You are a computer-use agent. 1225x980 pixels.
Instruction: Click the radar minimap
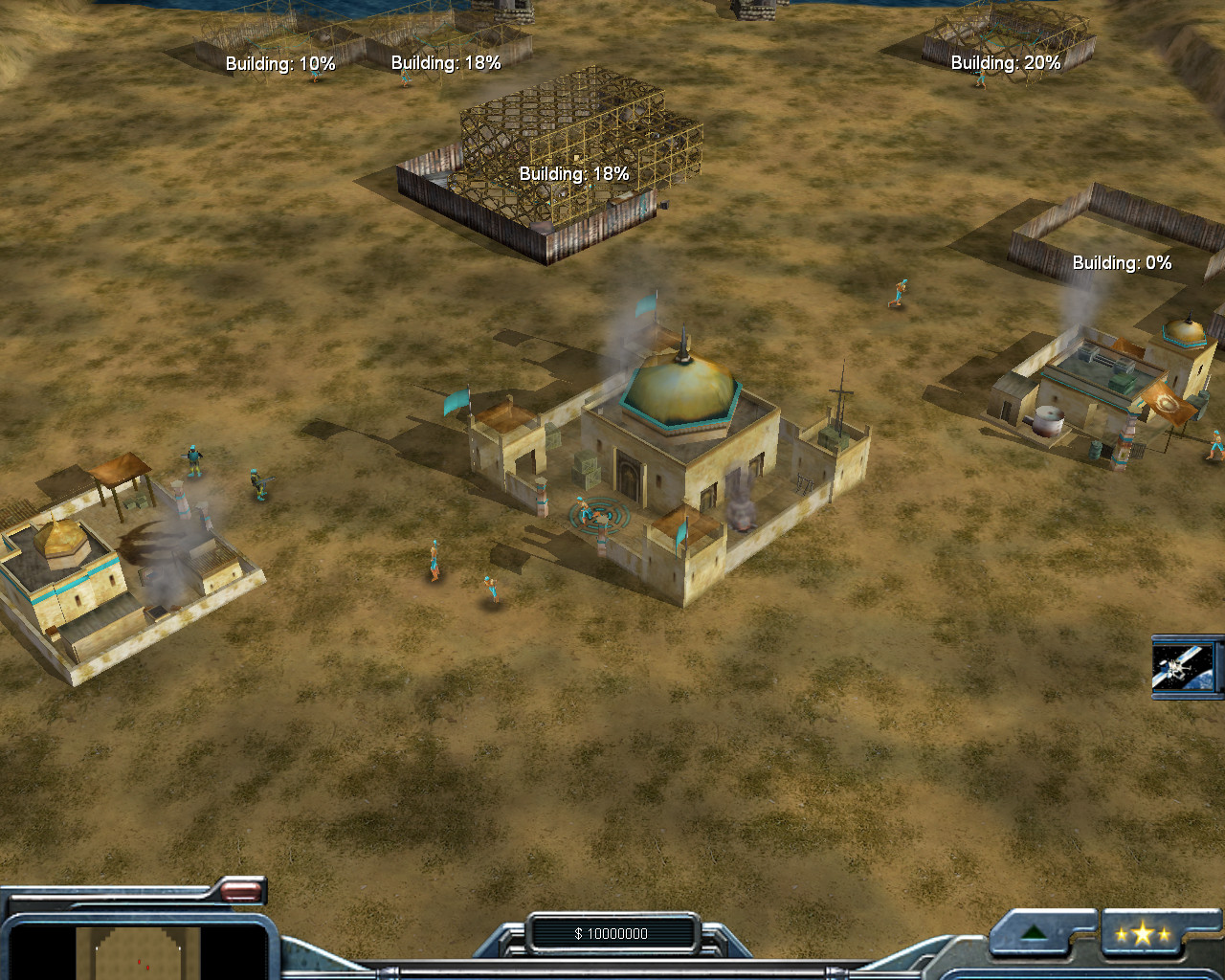138,952
